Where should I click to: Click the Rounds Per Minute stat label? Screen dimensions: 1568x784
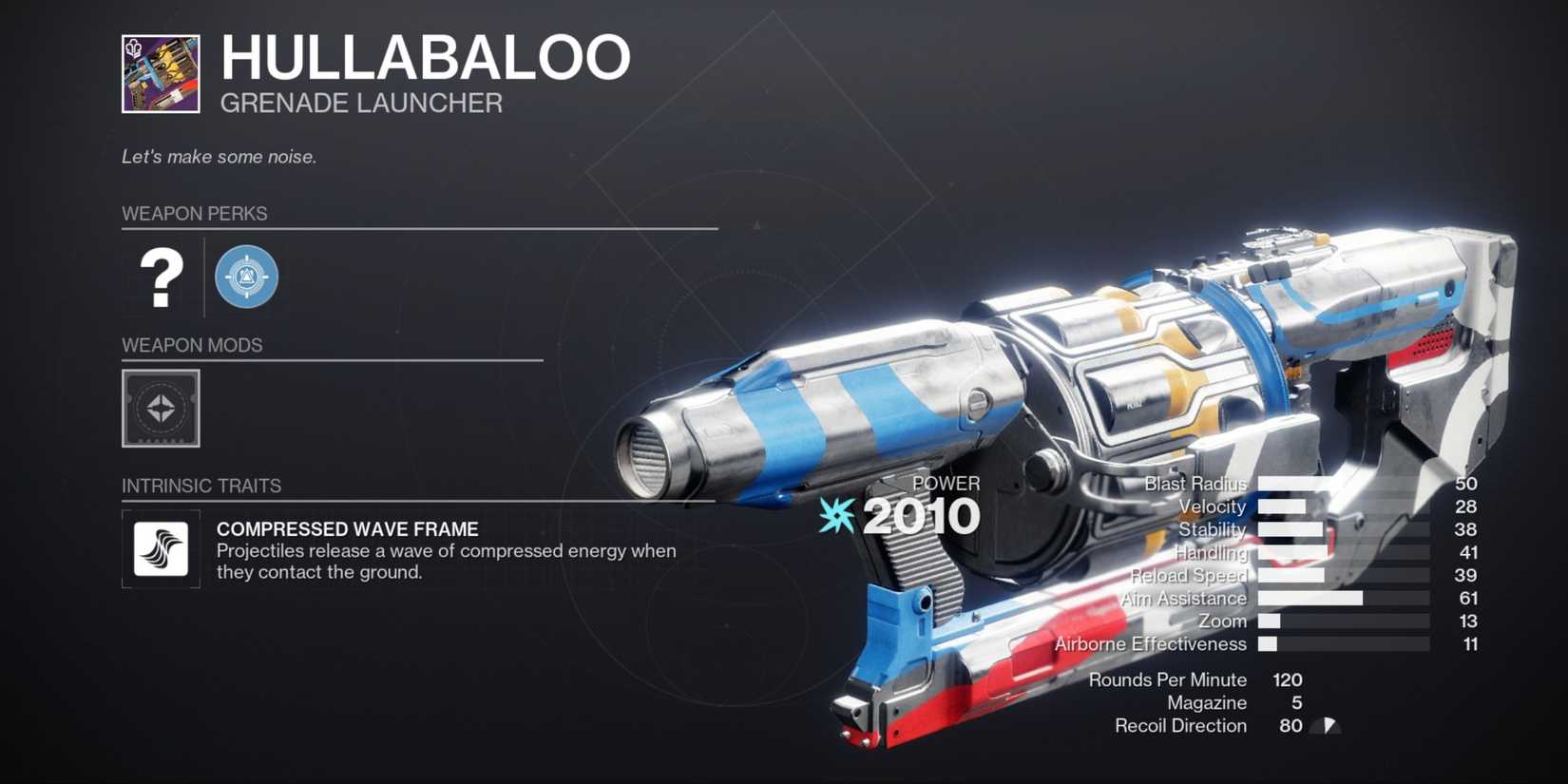(x=1168, y=679)
